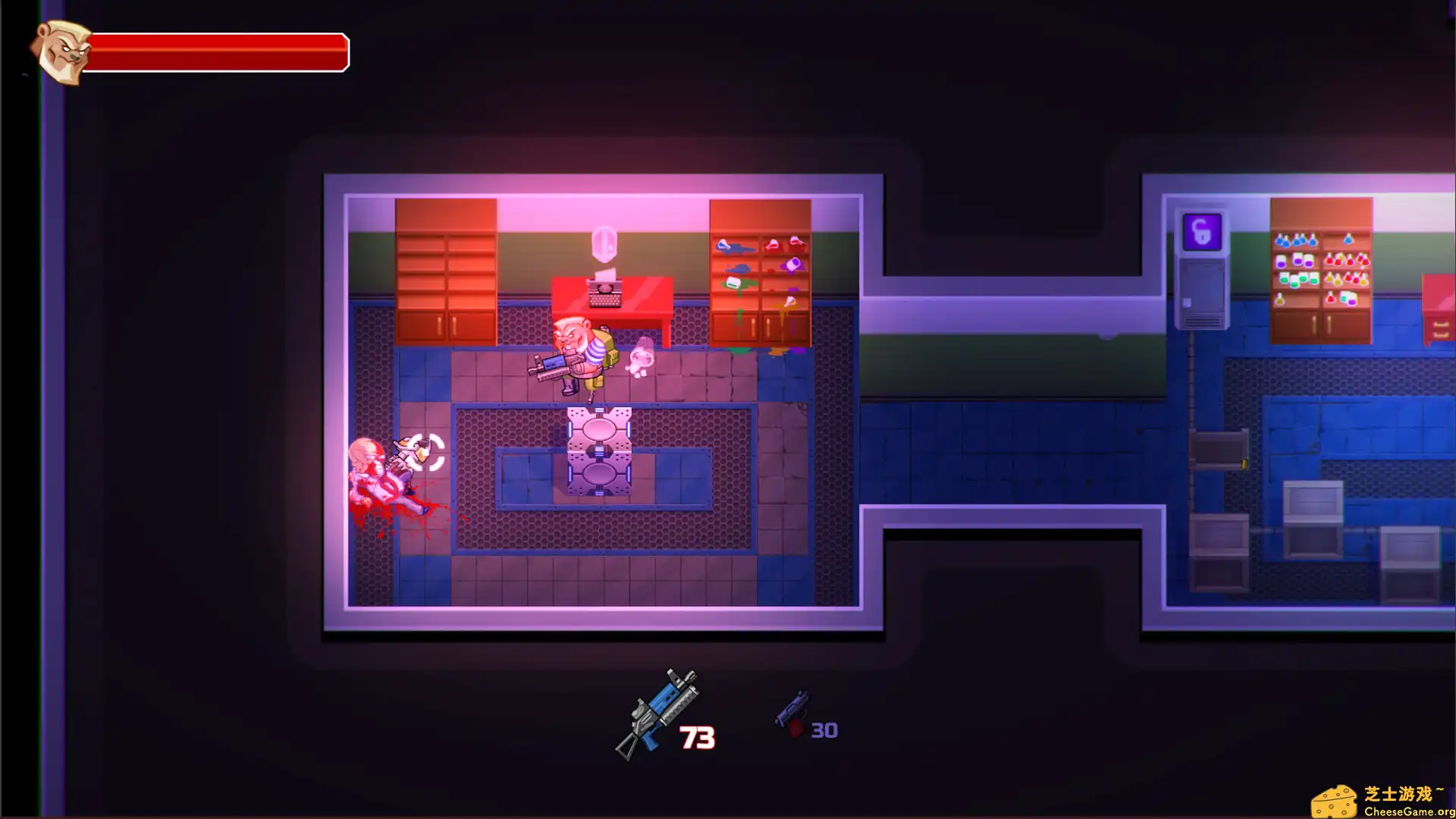The image size is (1456, 819).
Task: Click the purple potion bottle on the shelf
Action: 1298,262
